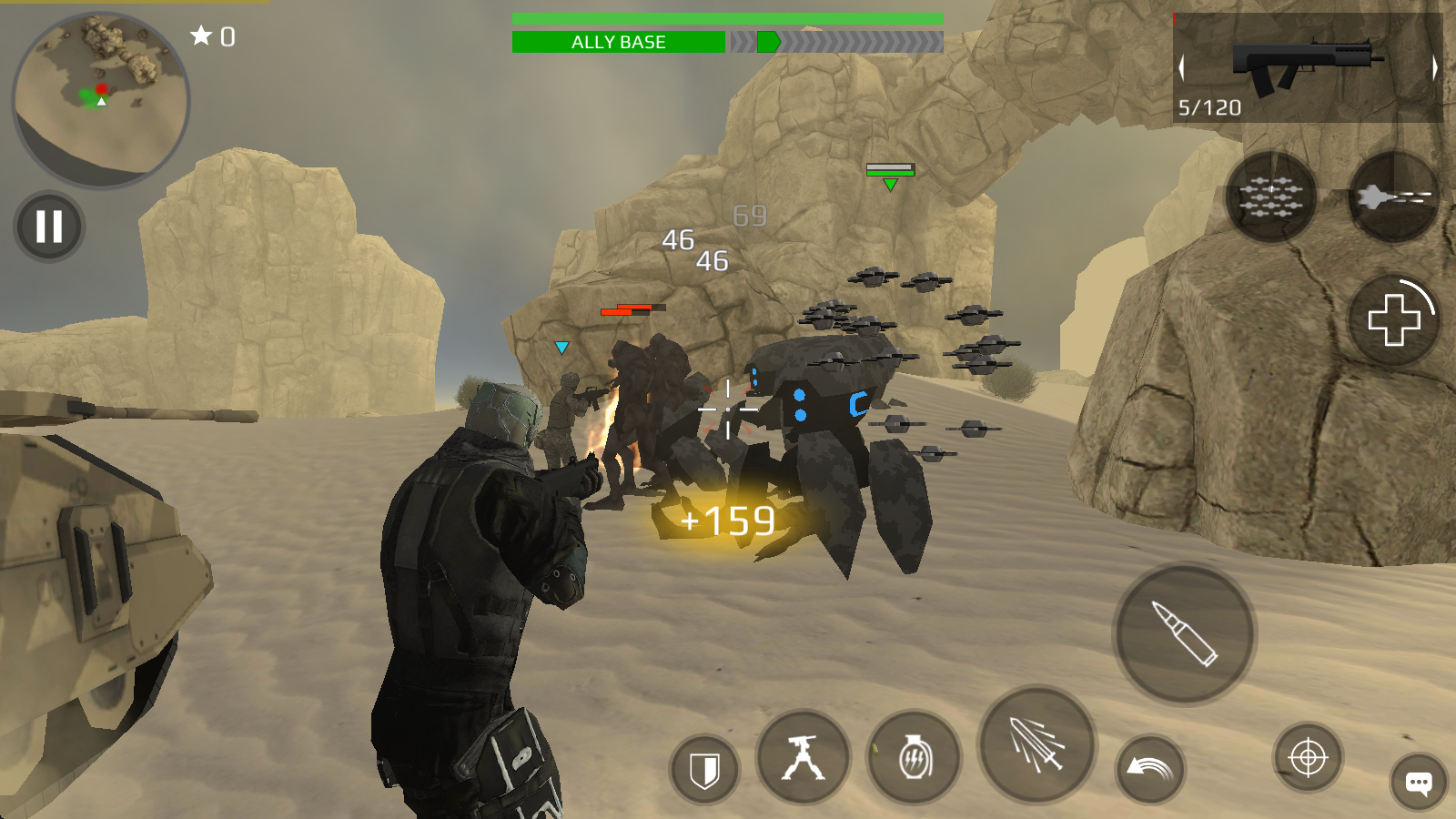This screenshot has width=1456, height=819.
Task: Tap the curved arrow dodge button
Action: click(1150, 769)
